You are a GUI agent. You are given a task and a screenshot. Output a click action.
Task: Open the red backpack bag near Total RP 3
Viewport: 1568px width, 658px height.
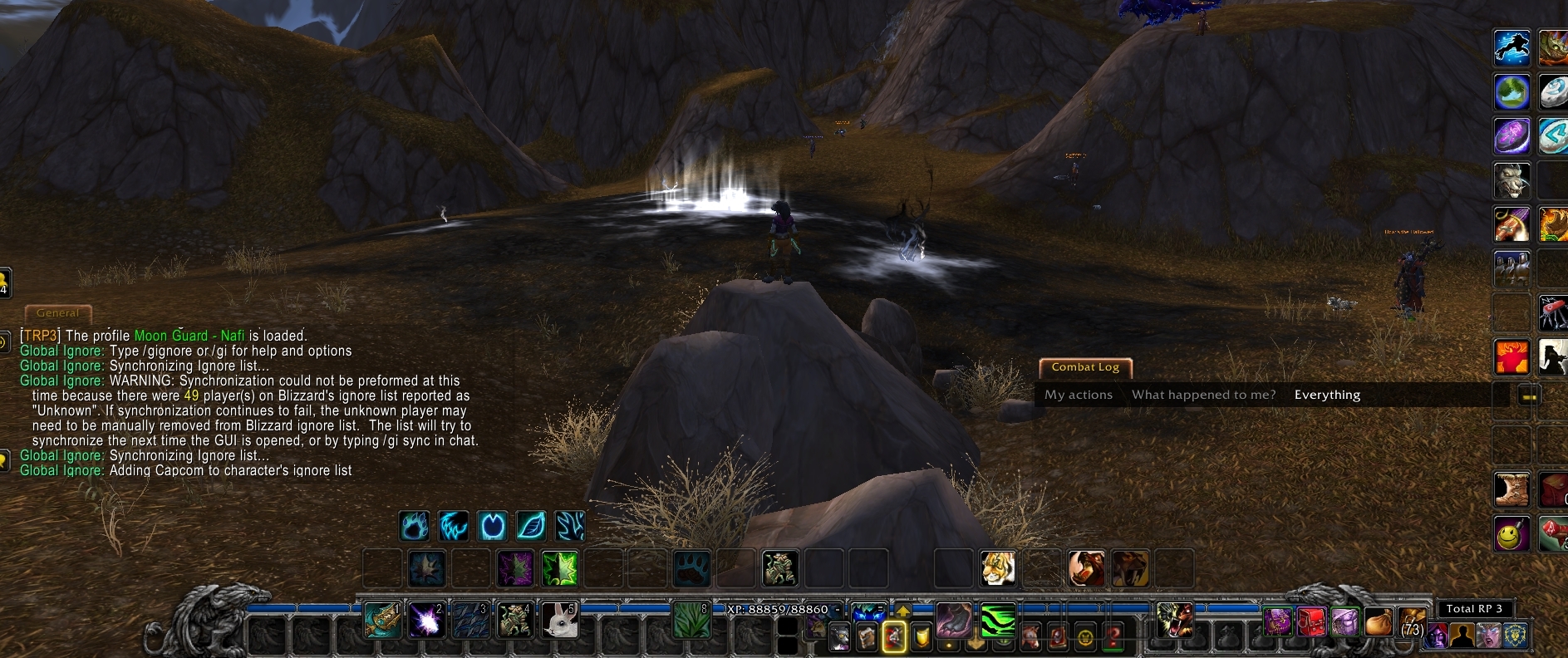pyautogui.click(x=1311, y=621)
